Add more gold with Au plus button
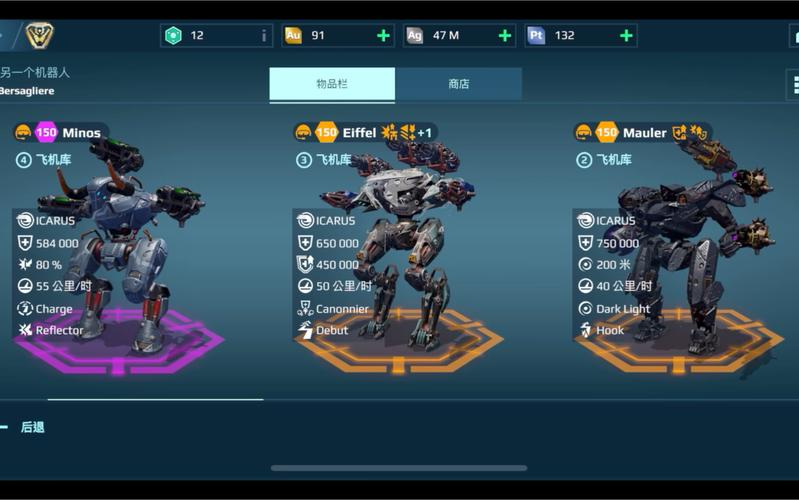This screenshot has width=799, height=500. (383, 36)
